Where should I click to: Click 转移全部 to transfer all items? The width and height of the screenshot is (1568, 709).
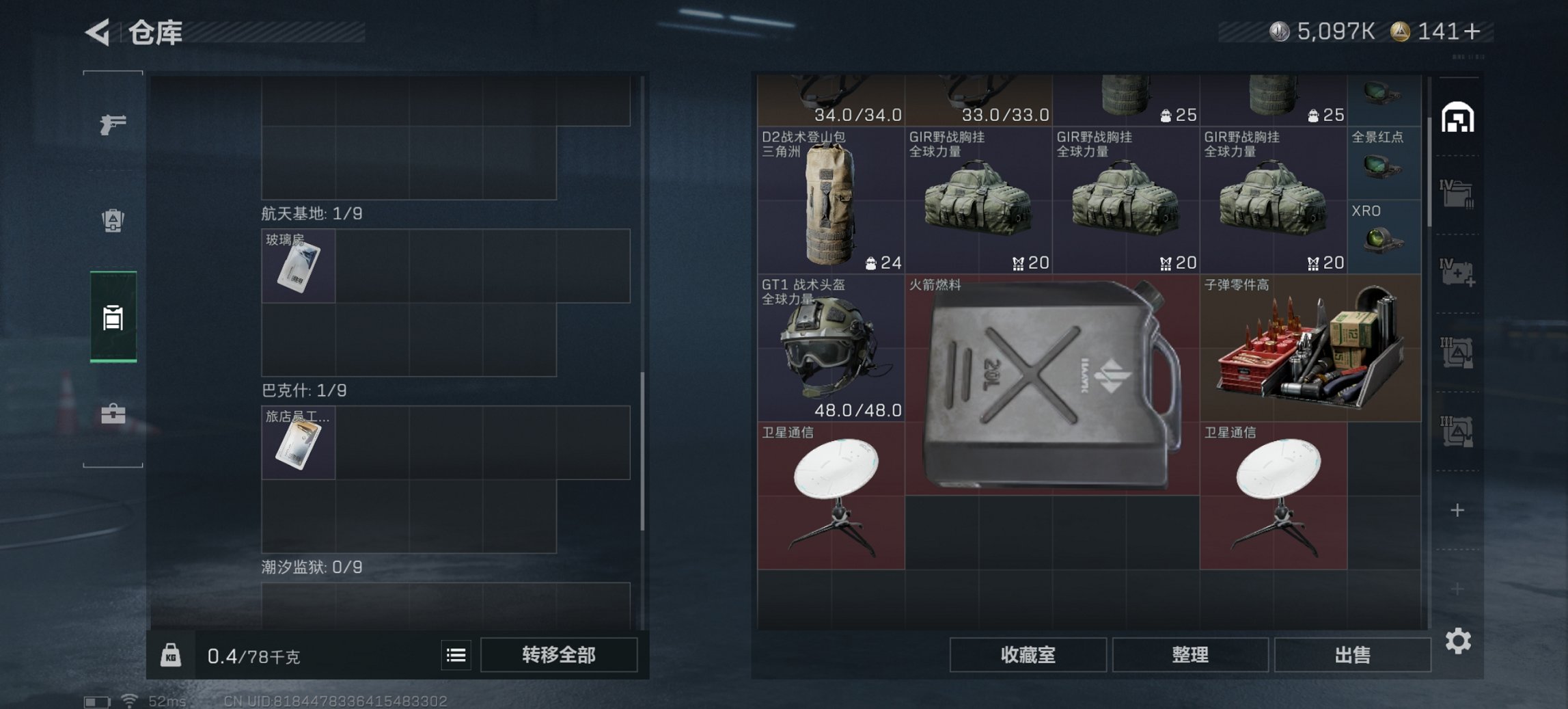[x=557, y=655]
